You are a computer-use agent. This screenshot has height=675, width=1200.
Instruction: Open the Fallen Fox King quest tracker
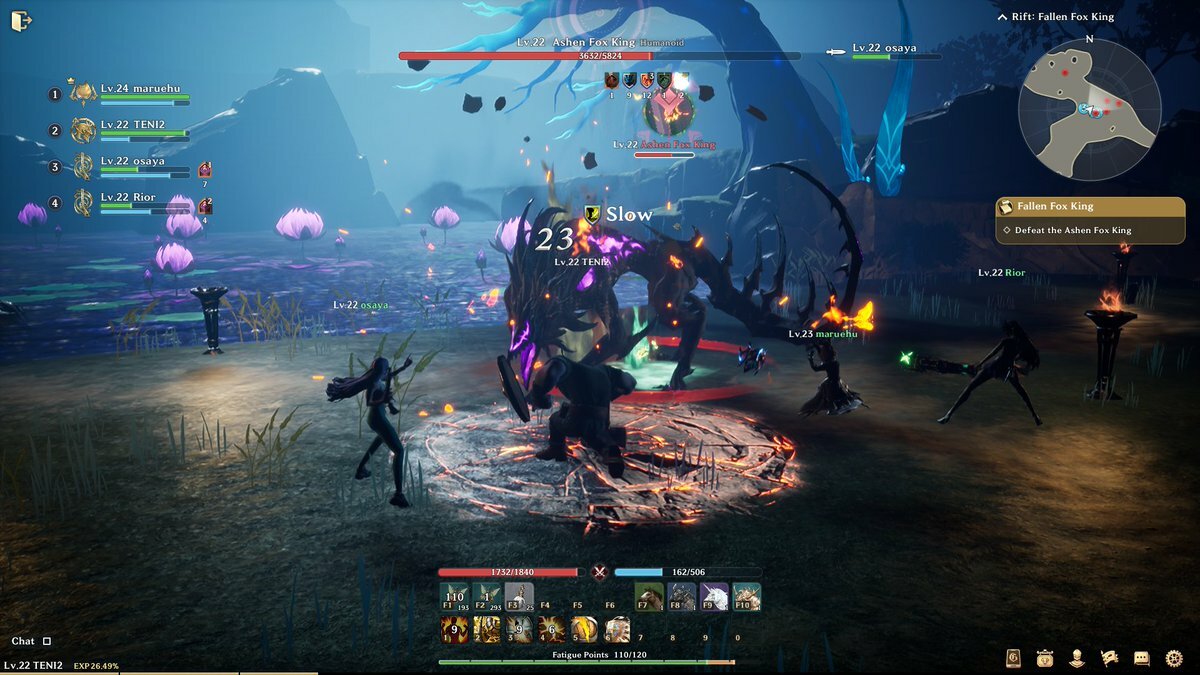(x=1090, y=206)
